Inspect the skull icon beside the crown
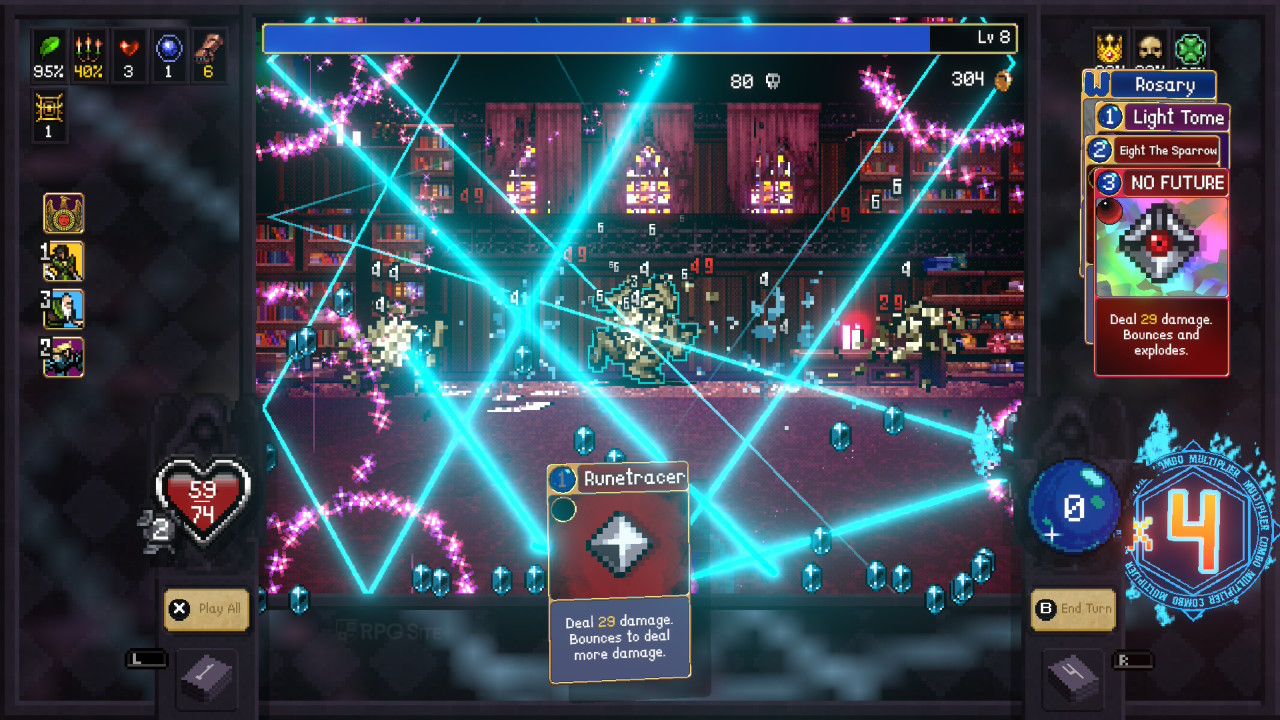The width and height of the screenshot is (1280, 720). 1150,47
